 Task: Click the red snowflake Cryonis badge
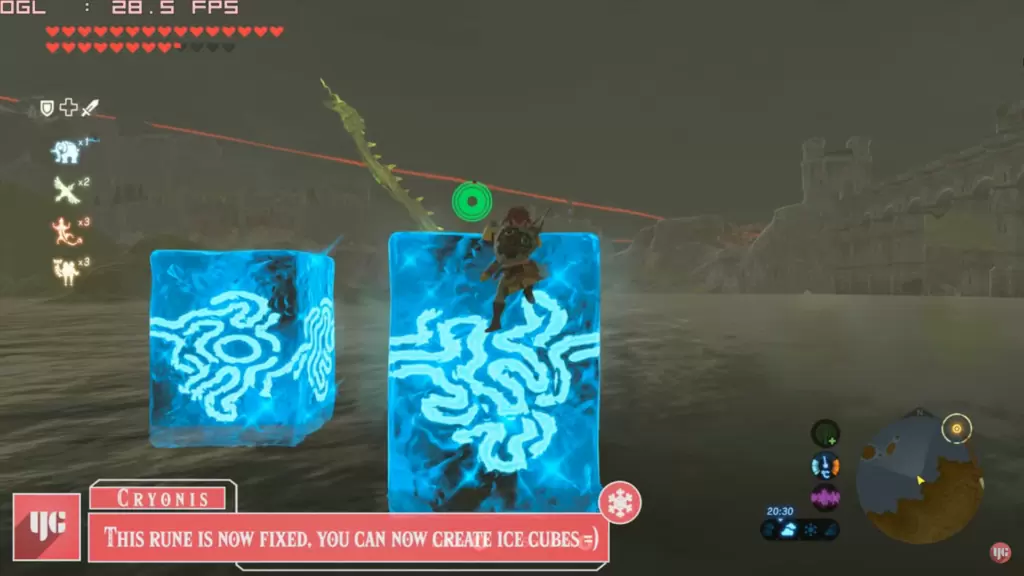pos(620,503)
